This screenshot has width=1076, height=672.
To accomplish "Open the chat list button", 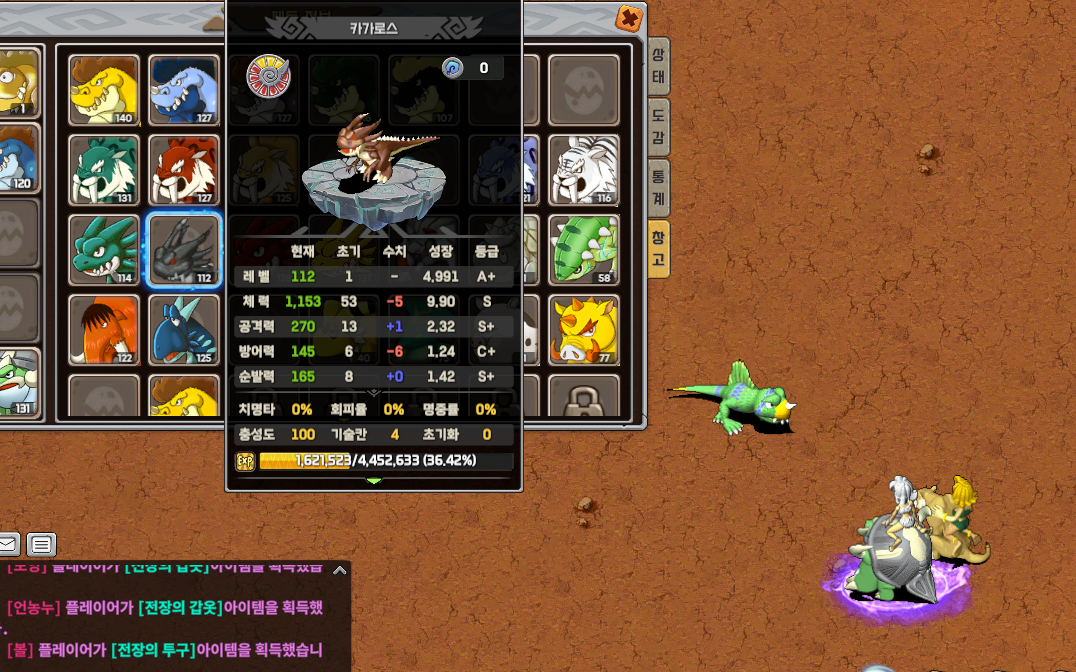I will click(41, 545).
